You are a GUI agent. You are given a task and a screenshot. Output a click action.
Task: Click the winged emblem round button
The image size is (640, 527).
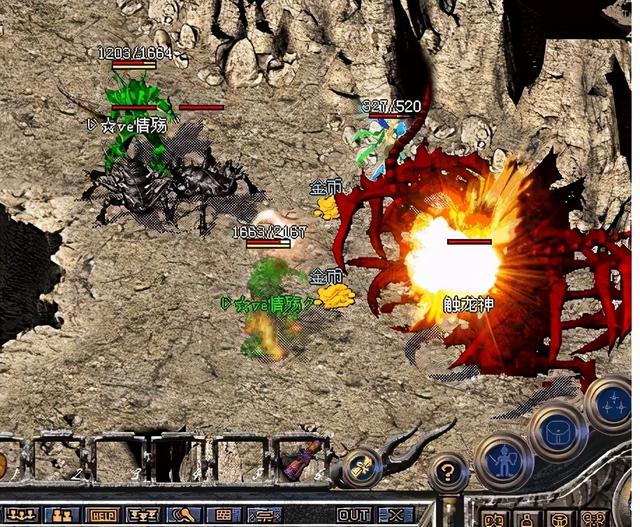point(360,468)
